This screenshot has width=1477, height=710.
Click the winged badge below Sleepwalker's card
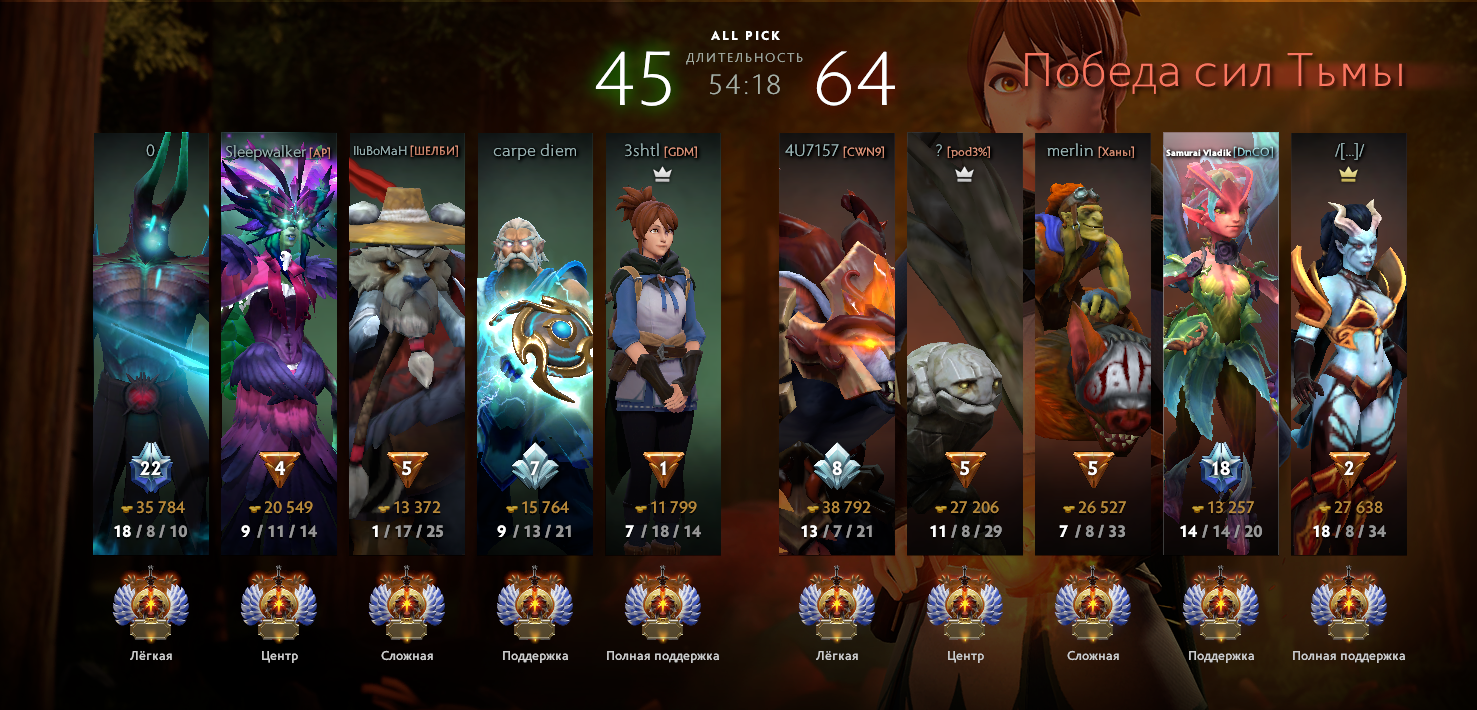tap(279, 604)
